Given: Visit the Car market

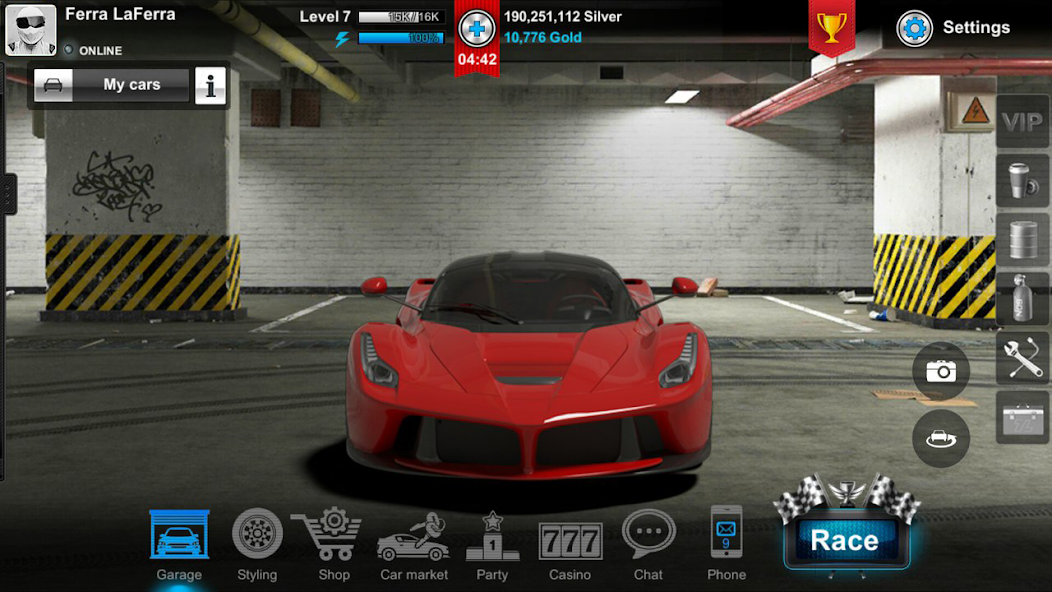Looking at the screenshot, I should pyautogui.click(x=413, y=543).
